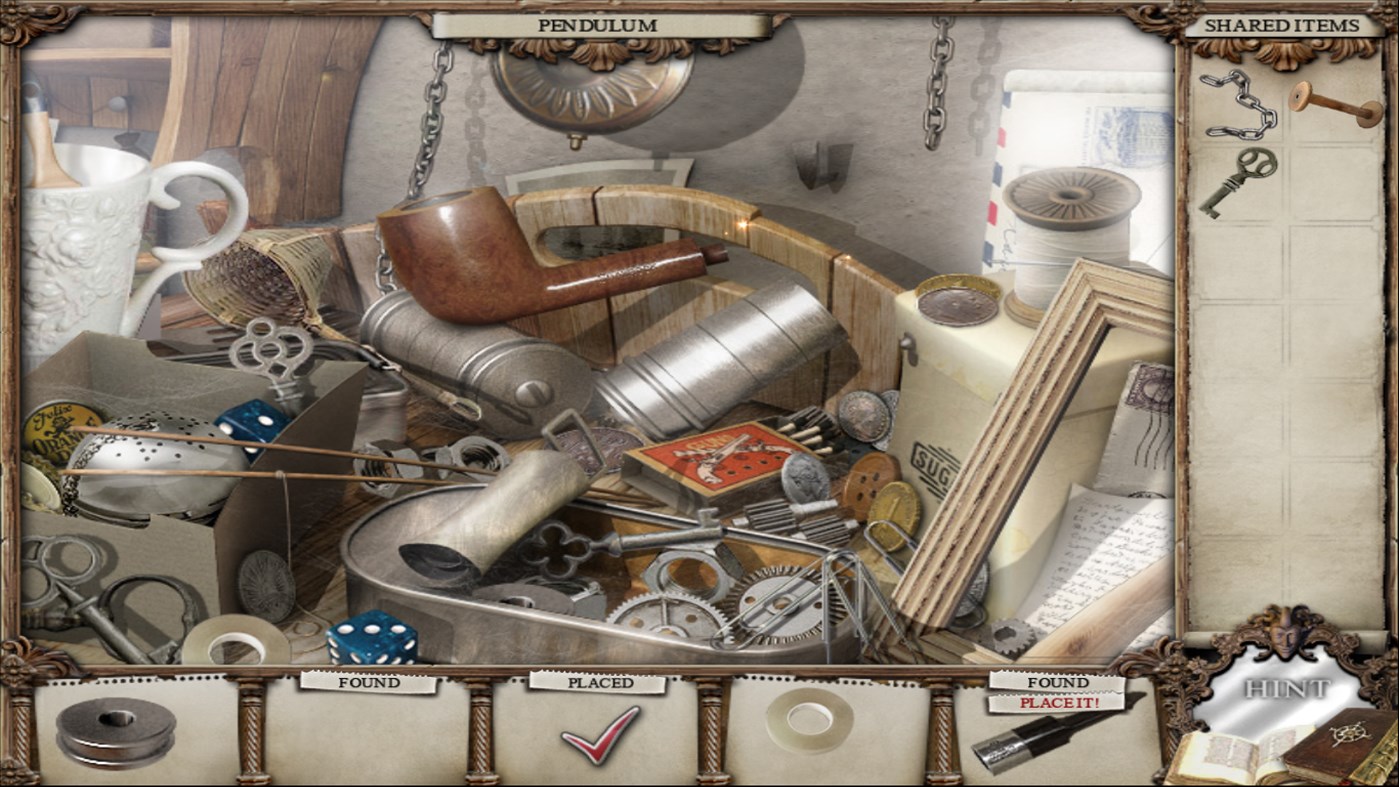Click the woven tea strainer basket
The width and height of the screenshot is (1399, 787).
click(255, 280)
